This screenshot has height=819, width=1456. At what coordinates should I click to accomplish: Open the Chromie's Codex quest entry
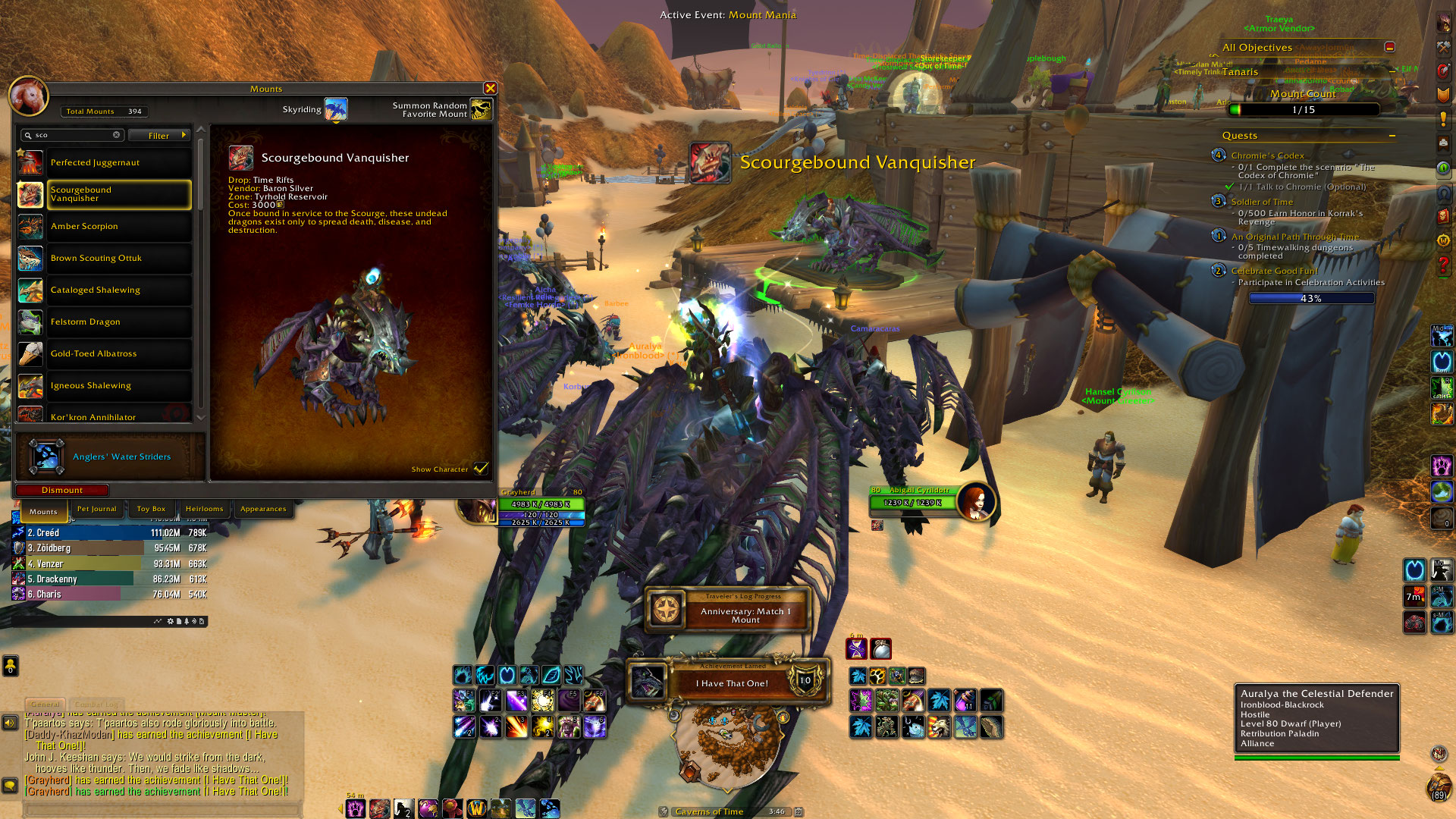pyautogui.click(x=1267, y=155)
